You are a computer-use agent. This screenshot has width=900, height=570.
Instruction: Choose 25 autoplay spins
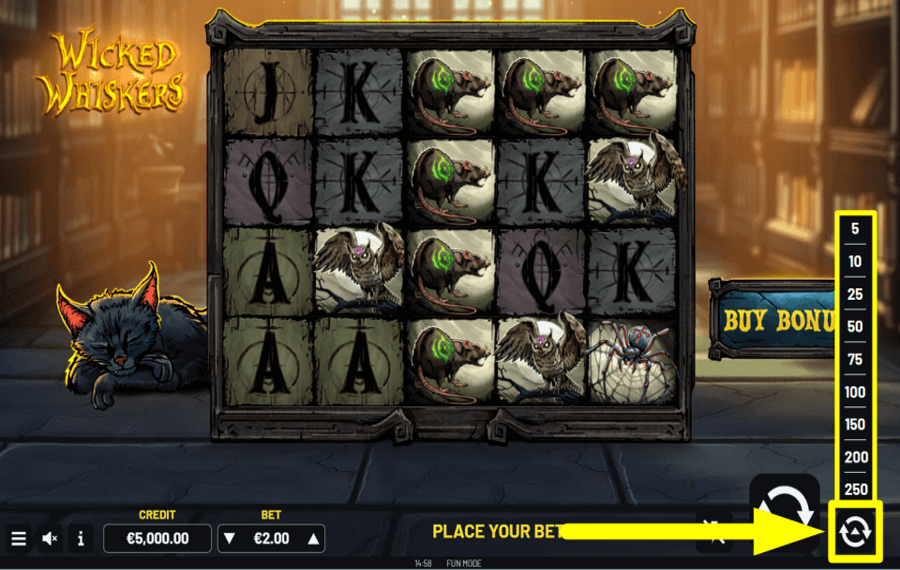pyautogui.click(x=855, y=294)
